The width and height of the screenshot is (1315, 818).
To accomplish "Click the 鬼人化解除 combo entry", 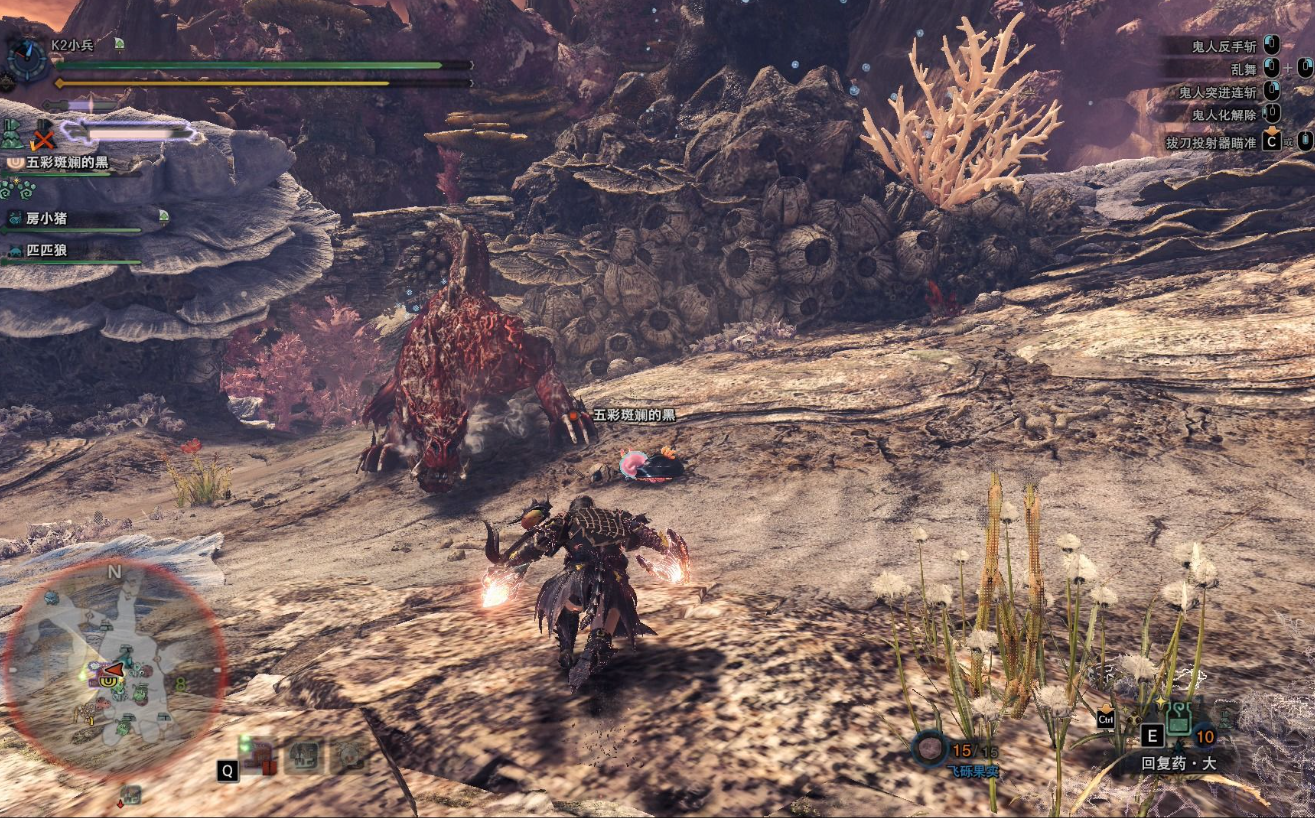I will 1226,114.
